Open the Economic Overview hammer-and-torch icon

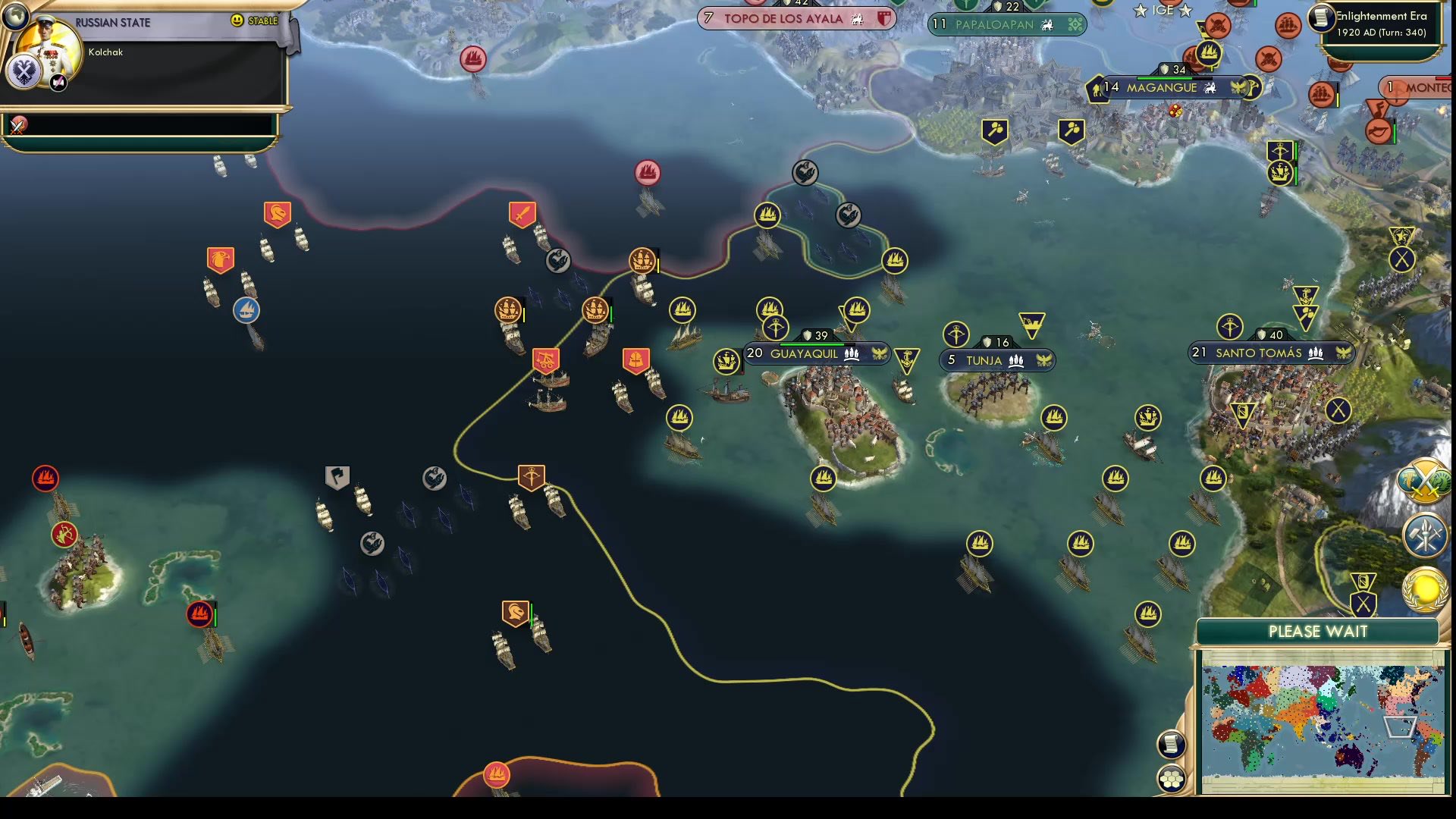[x=1423, y=534]
